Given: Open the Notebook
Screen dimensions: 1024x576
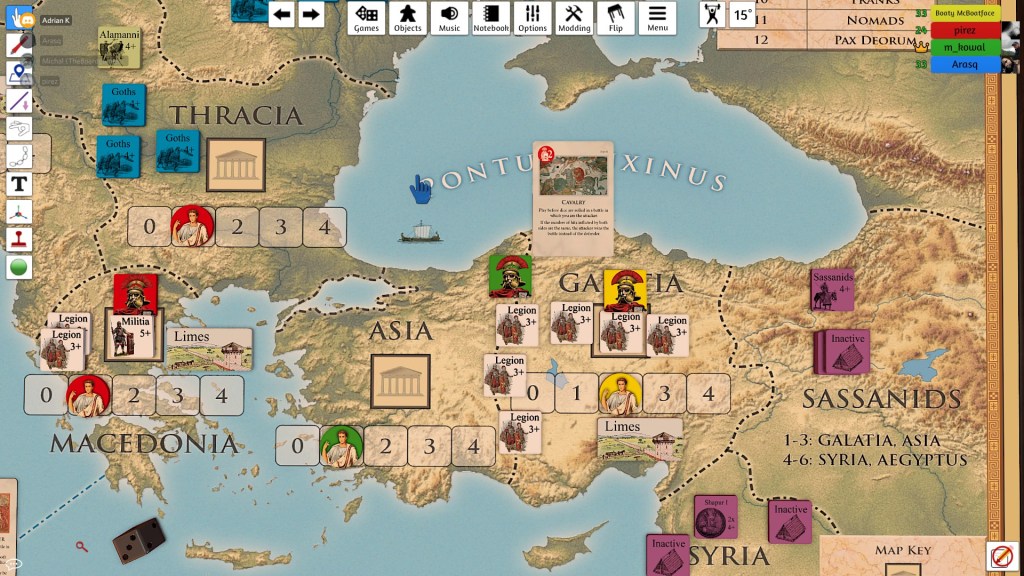Looking at the screenshot, I should pyautogui.click(x=491, y=17).
